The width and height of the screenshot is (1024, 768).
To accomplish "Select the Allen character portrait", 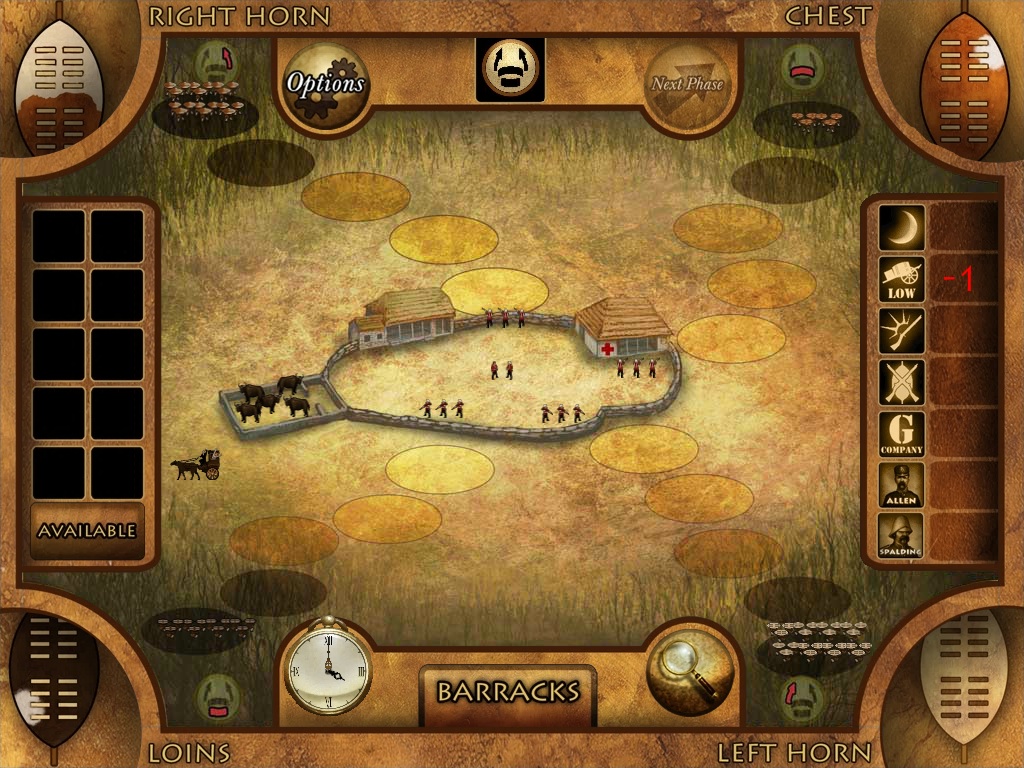I will click(901, 485).
